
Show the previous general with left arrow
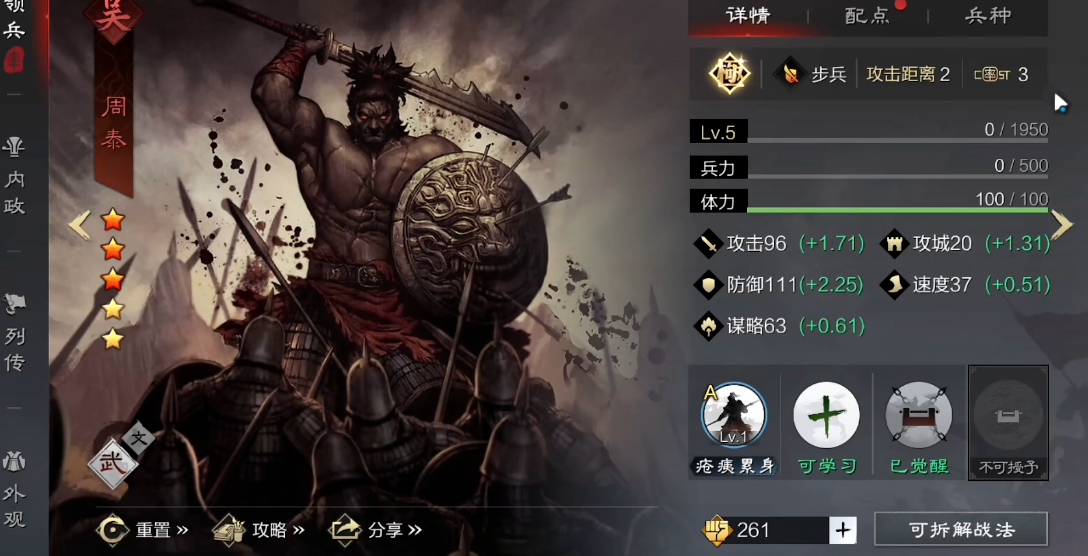pyautogui.click(x=79, y=225)
